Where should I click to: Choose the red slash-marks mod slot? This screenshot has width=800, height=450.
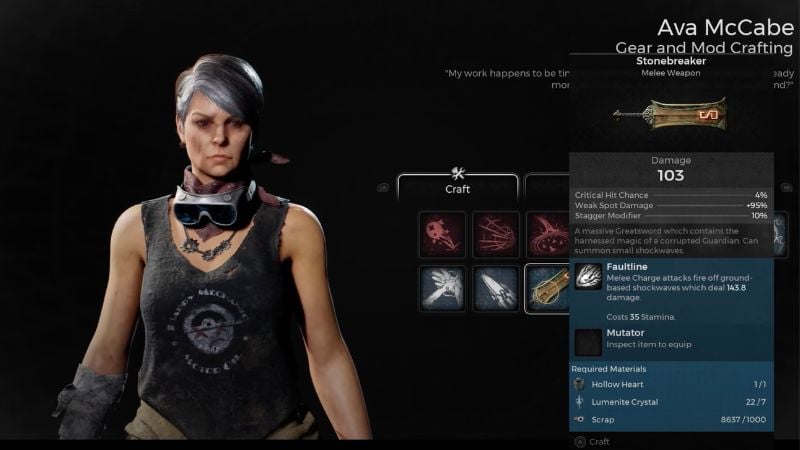496,235
